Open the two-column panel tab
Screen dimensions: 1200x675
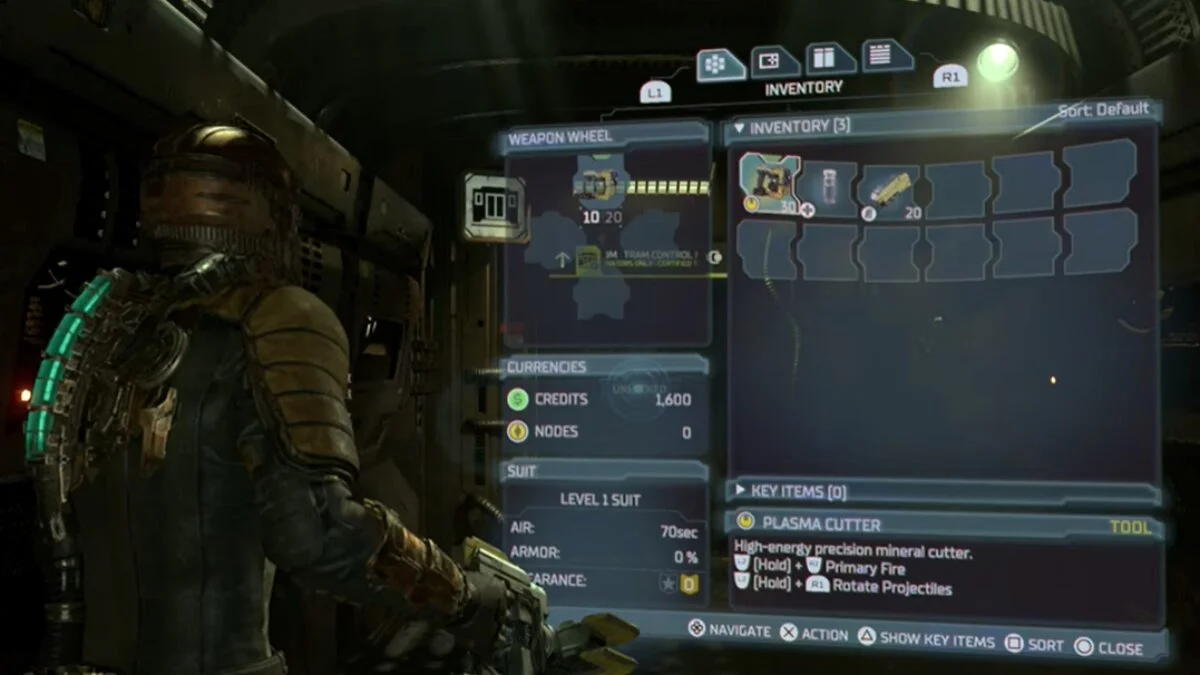click(x=829, y=59)
